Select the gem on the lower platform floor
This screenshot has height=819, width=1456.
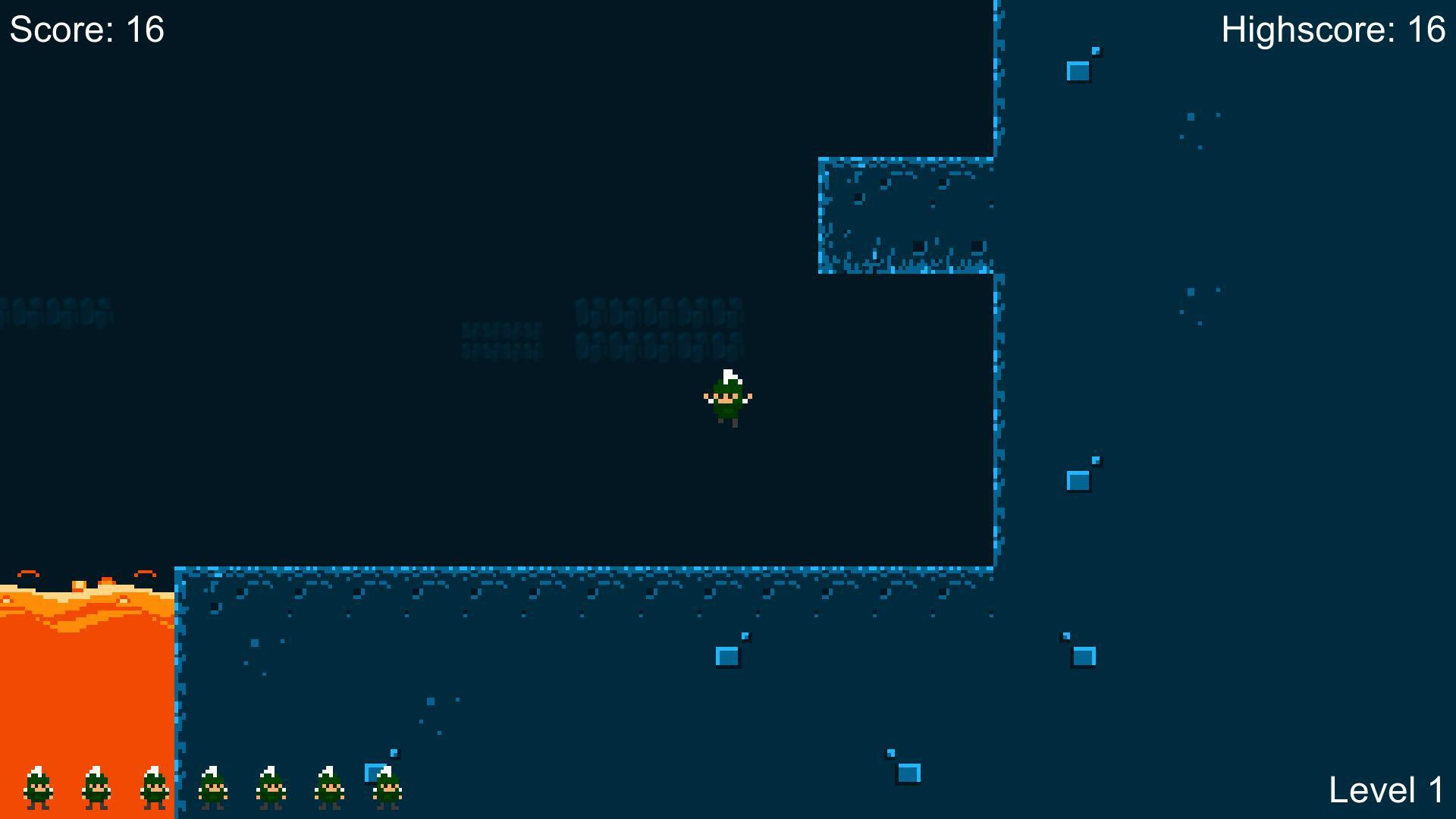pos(728,654)
